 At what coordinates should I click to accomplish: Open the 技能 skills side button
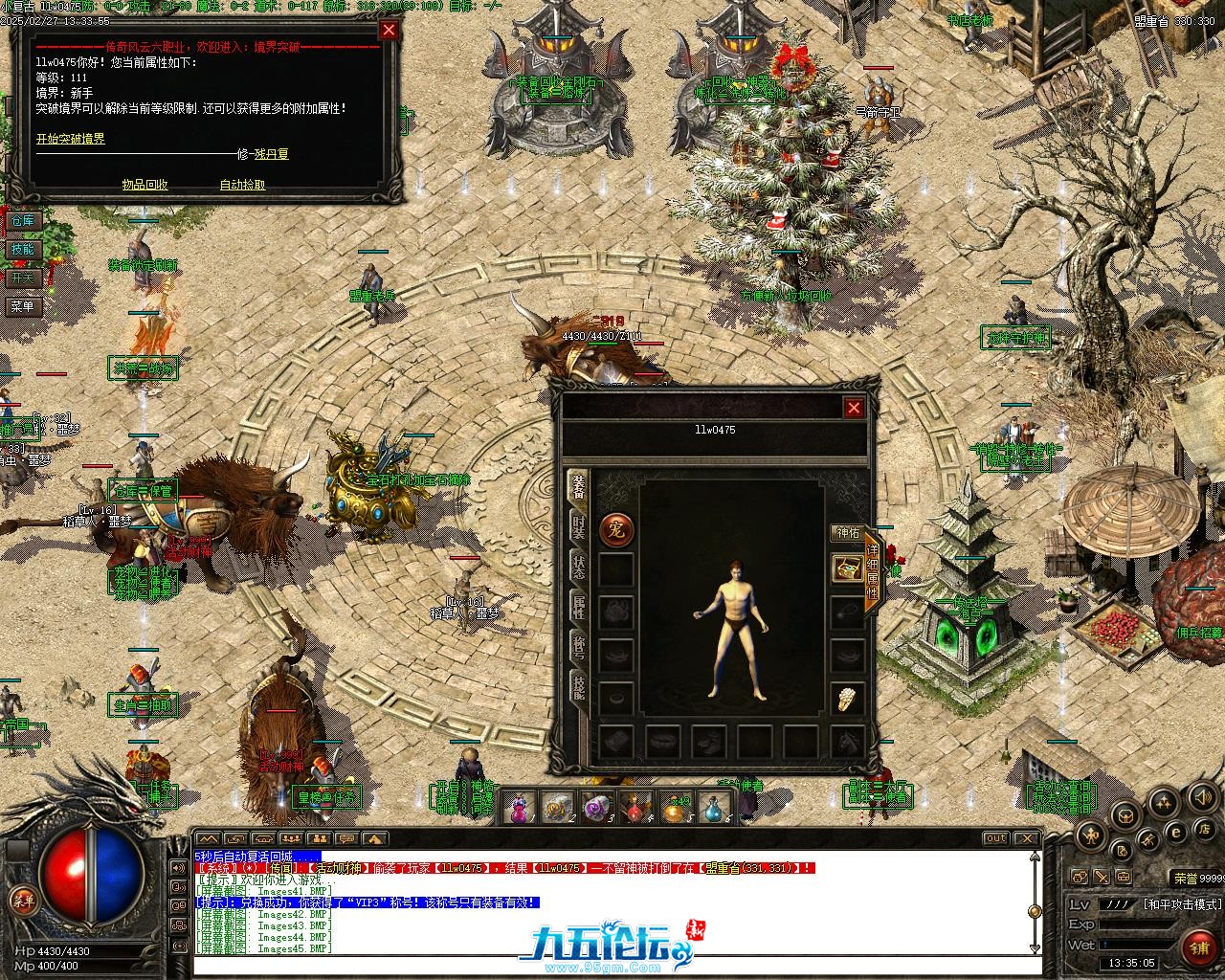22,250
